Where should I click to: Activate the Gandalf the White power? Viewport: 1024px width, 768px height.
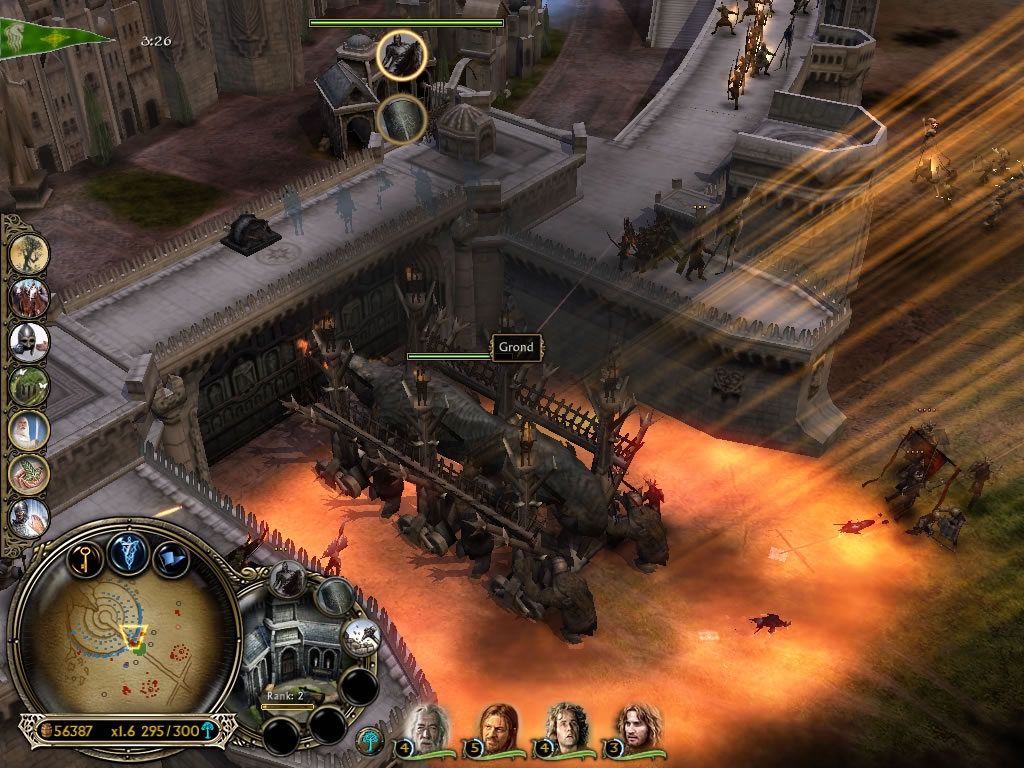(30, 430)
